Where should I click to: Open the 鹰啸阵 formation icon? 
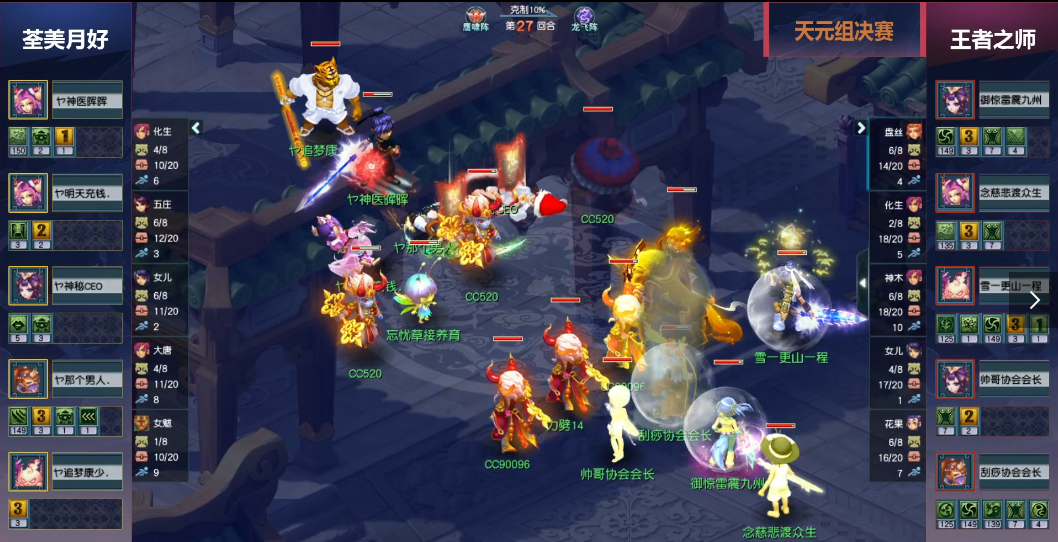coord(476,17)
